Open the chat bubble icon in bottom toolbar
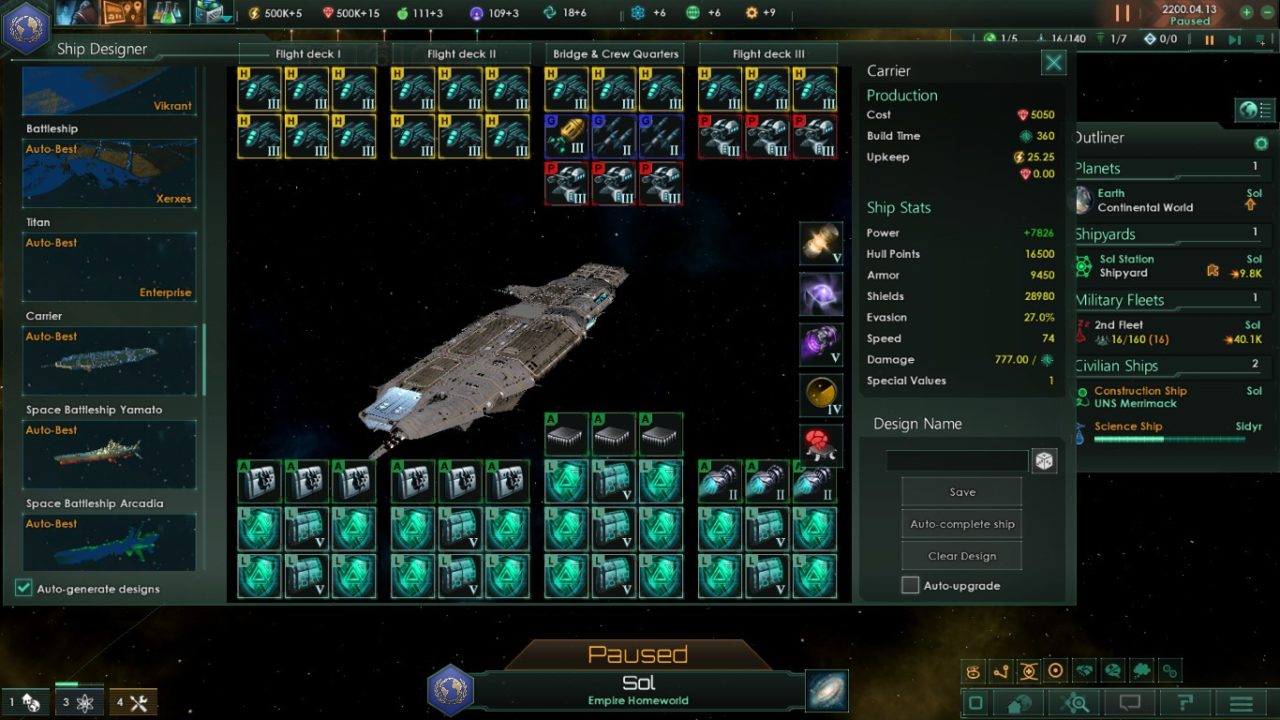This screenshot has width=1280, height=720. pyautogui.click(x=1129, y=701)
